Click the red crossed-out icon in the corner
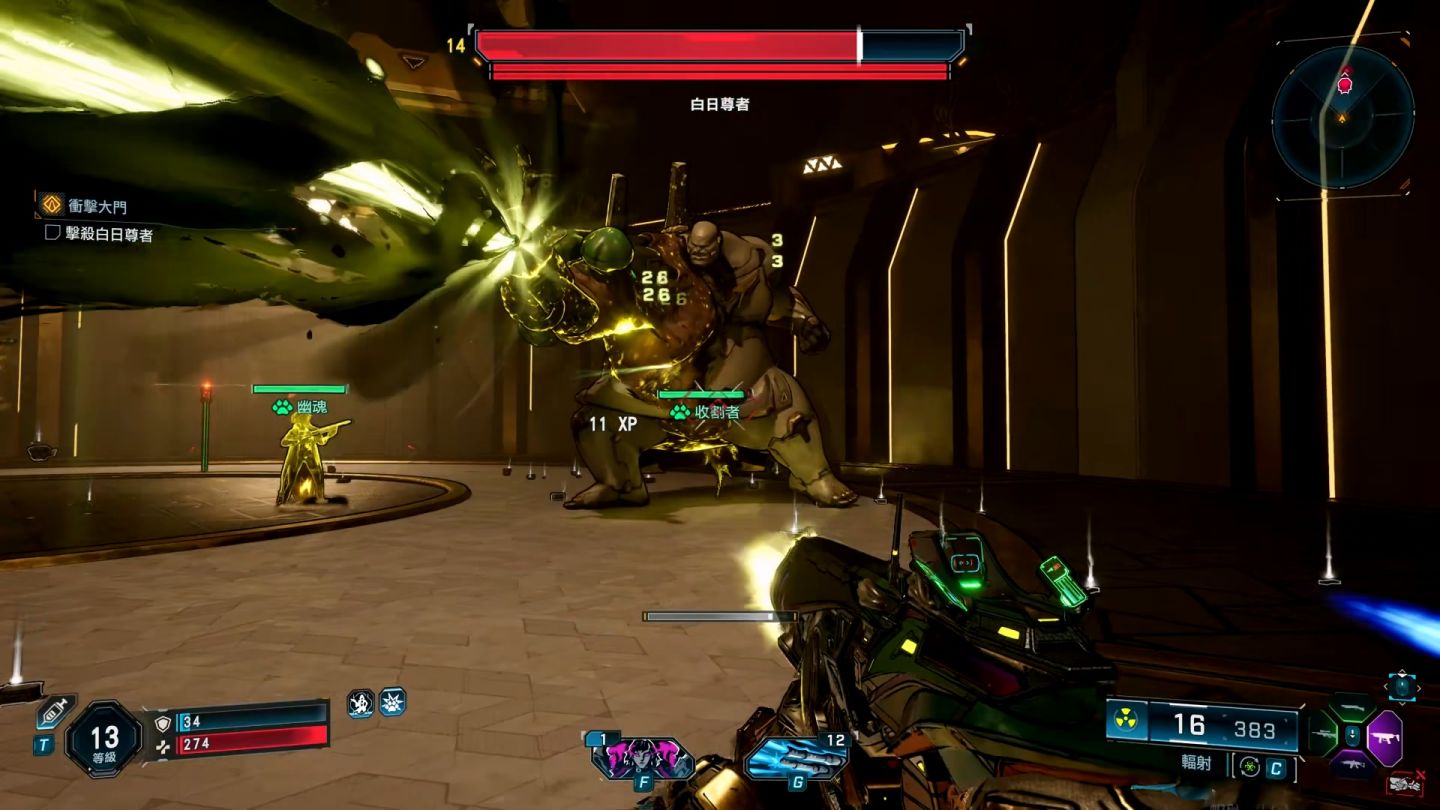This screenshot has width=1440, height=810. click(x=1404, y=784)
